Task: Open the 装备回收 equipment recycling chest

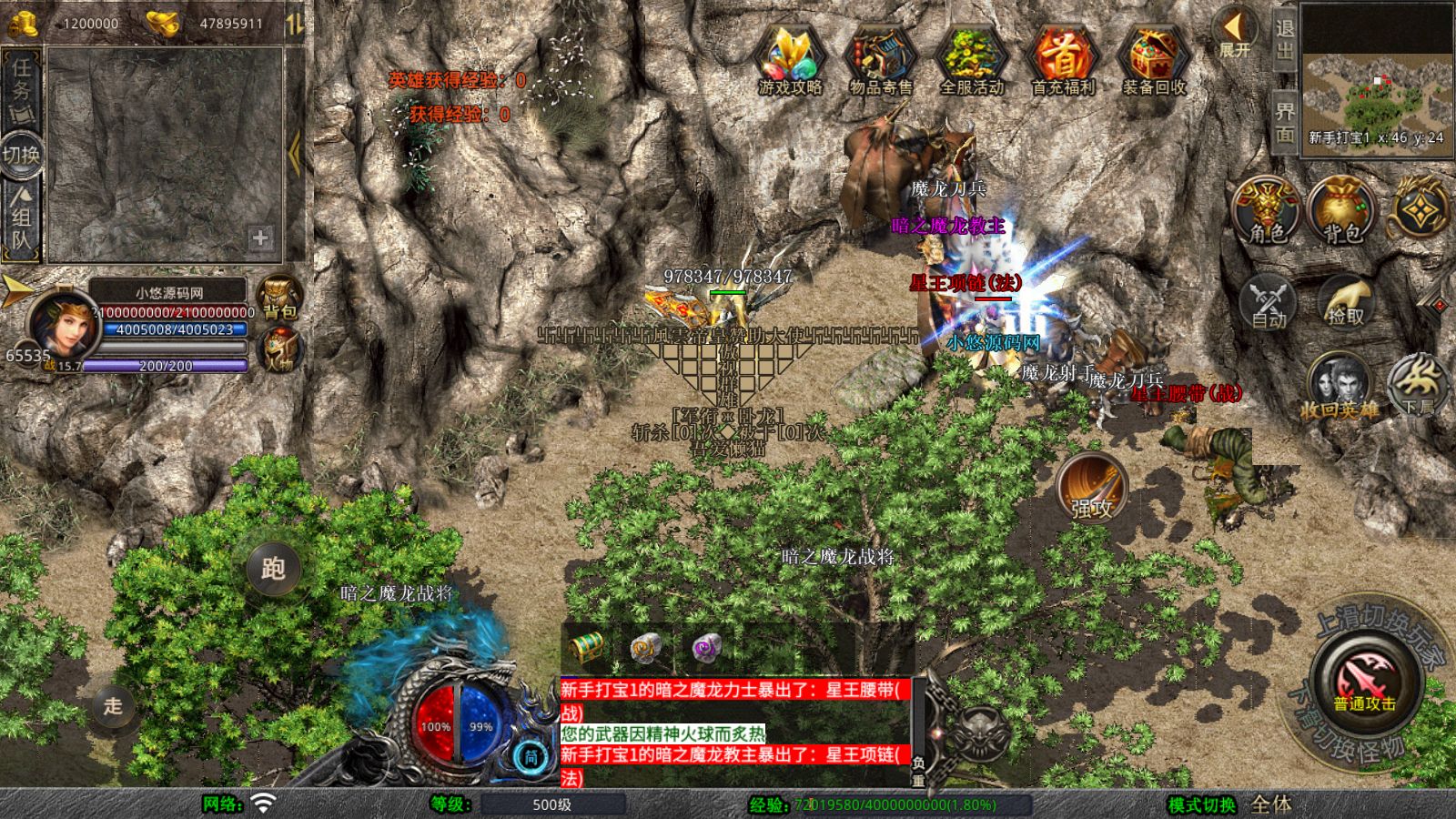Action: coord(1154,59)
